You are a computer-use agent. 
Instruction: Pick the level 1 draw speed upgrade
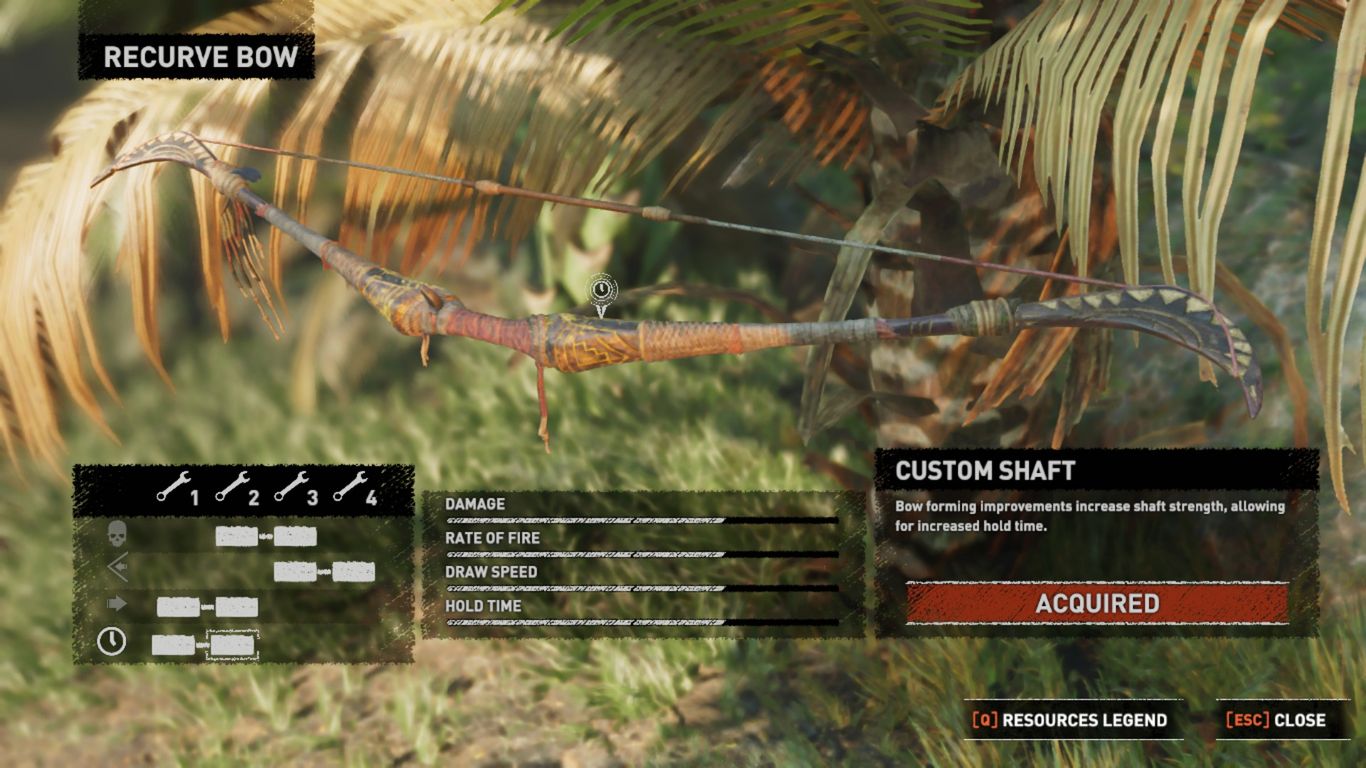pyautogui.click(x=178, y=607)
